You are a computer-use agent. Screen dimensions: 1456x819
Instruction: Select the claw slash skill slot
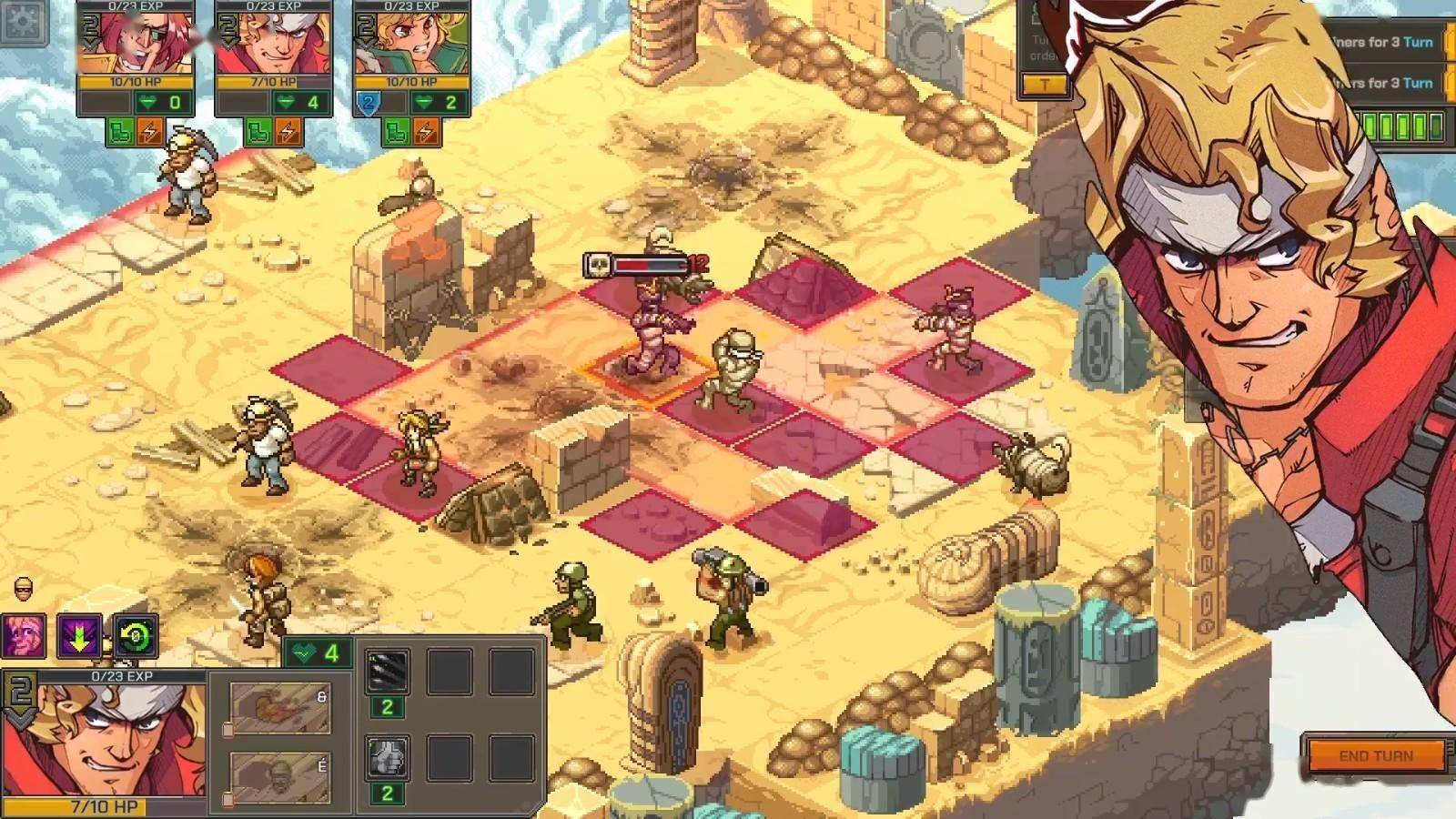coord(387,672)
